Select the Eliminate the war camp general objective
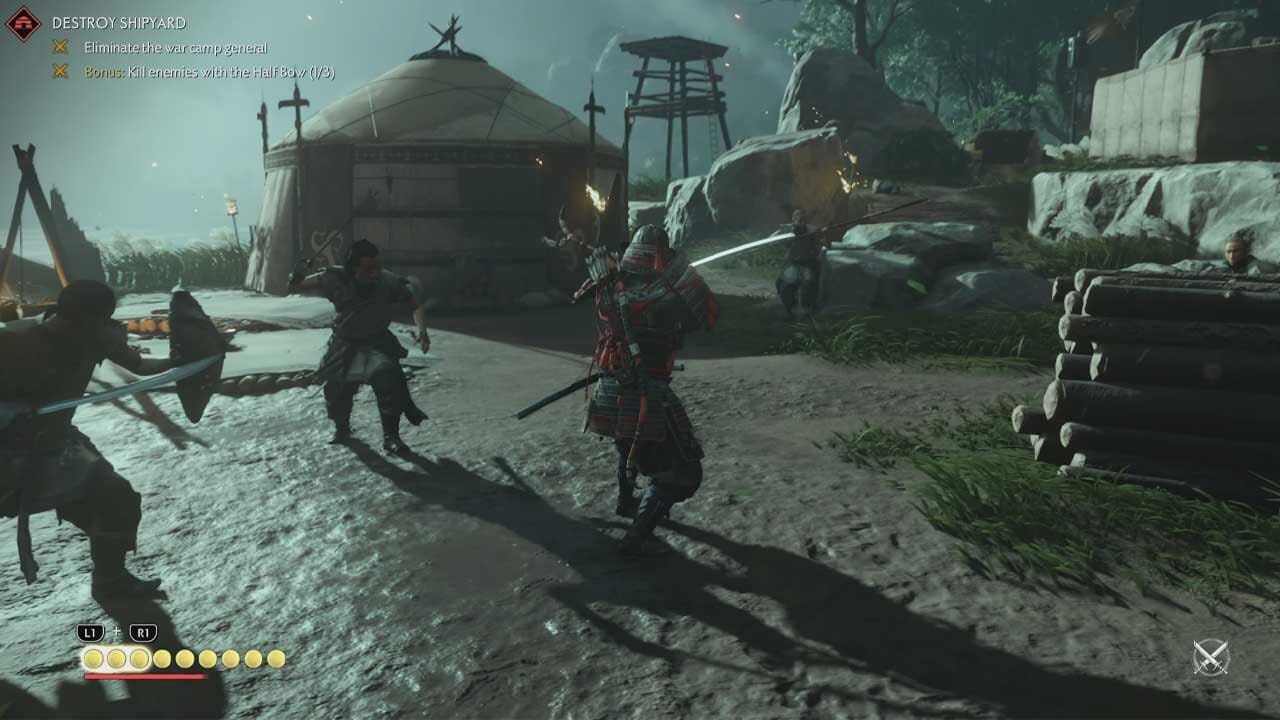 click(175, 47)
